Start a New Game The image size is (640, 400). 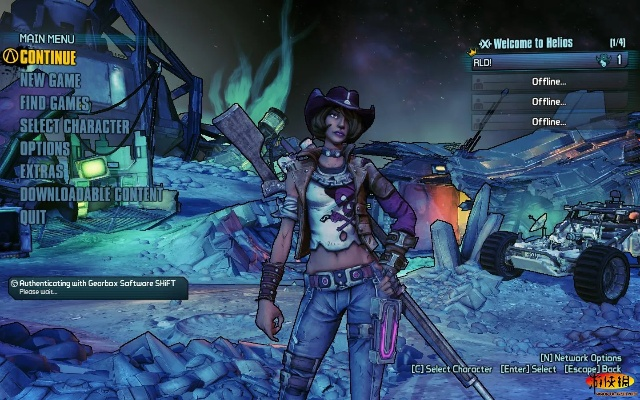(x=51, y=80)
